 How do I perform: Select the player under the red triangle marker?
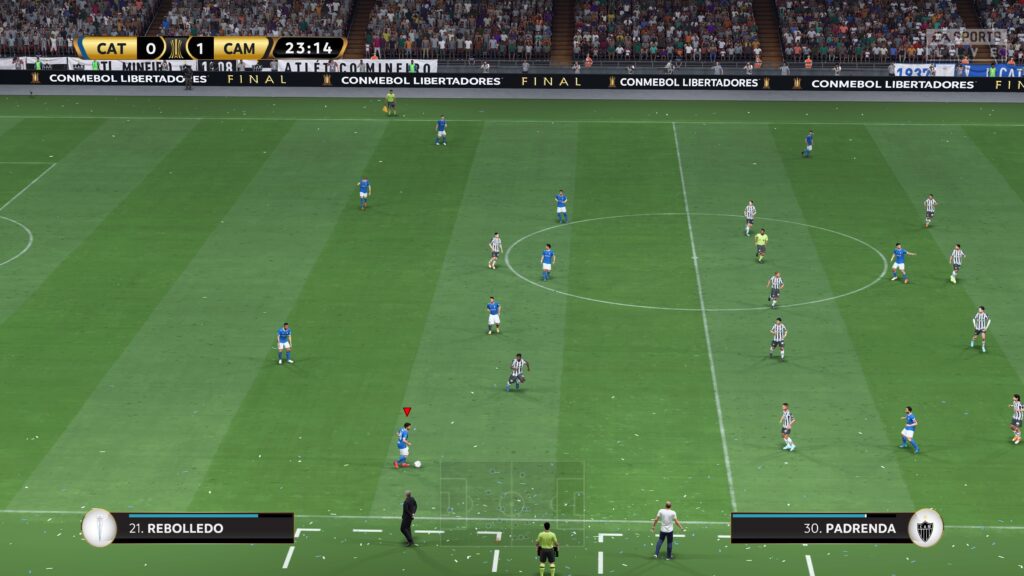tap(403, 445)
